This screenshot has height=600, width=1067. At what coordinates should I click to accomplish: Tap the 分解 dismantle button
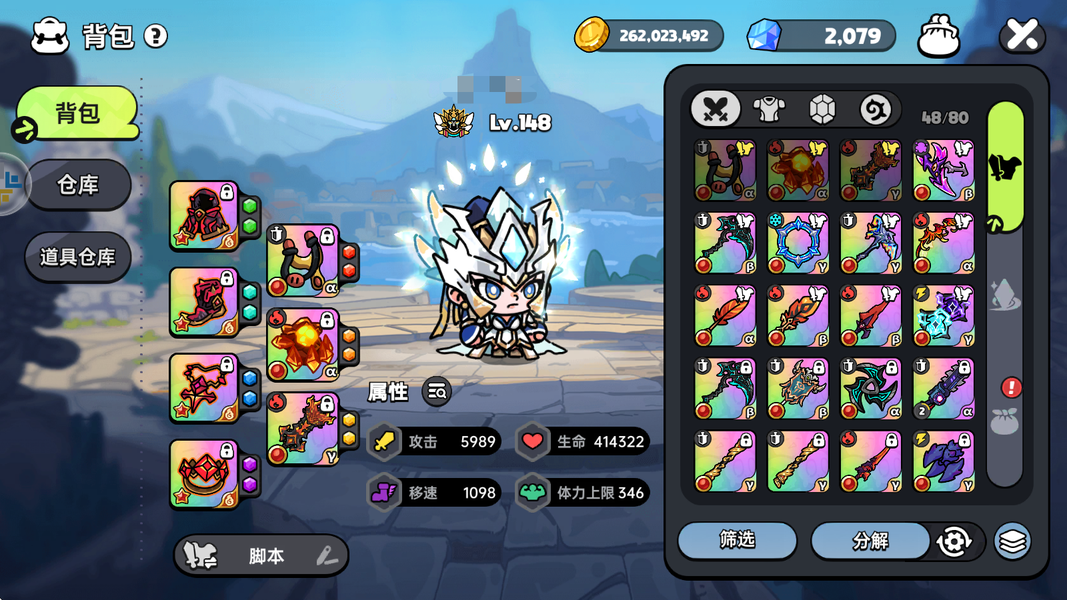click(x=870, y=541)
